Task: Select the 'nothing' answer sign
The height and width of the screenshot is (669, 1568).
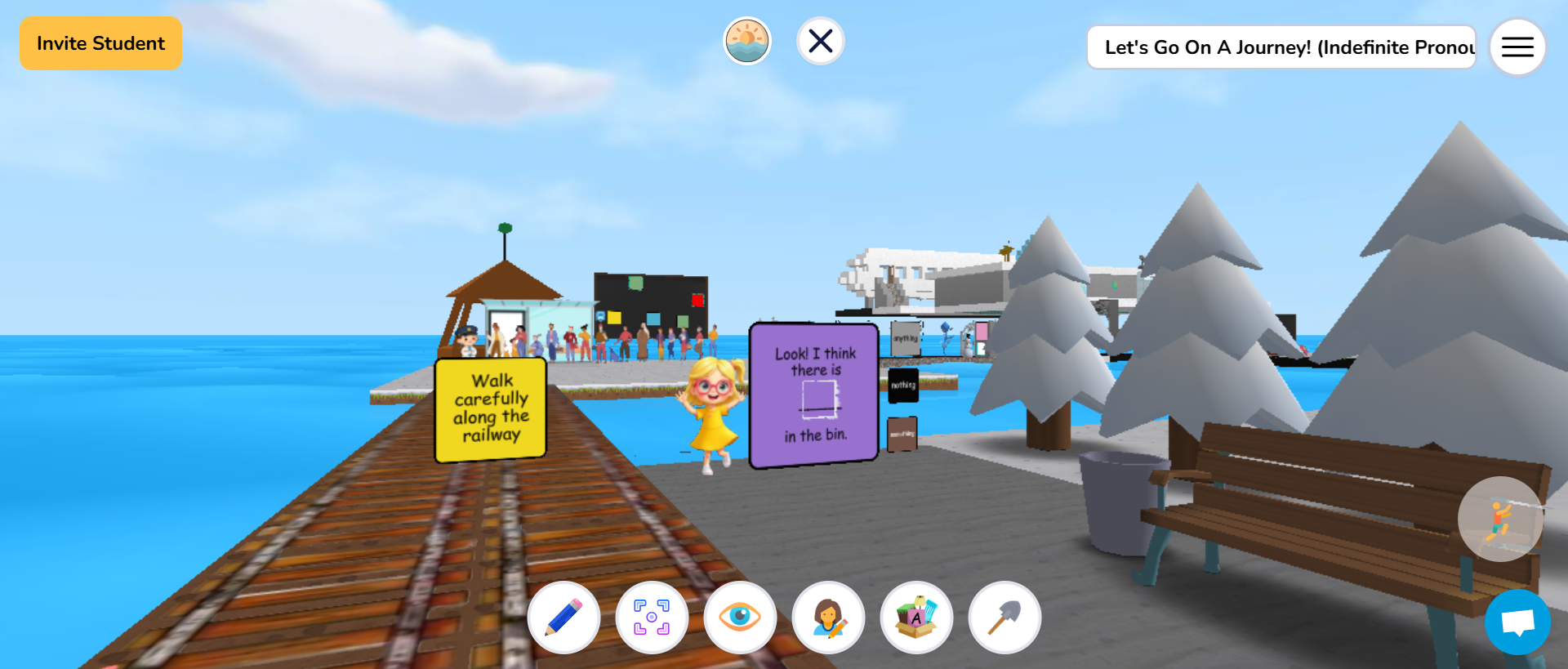Action: point(902,384)
